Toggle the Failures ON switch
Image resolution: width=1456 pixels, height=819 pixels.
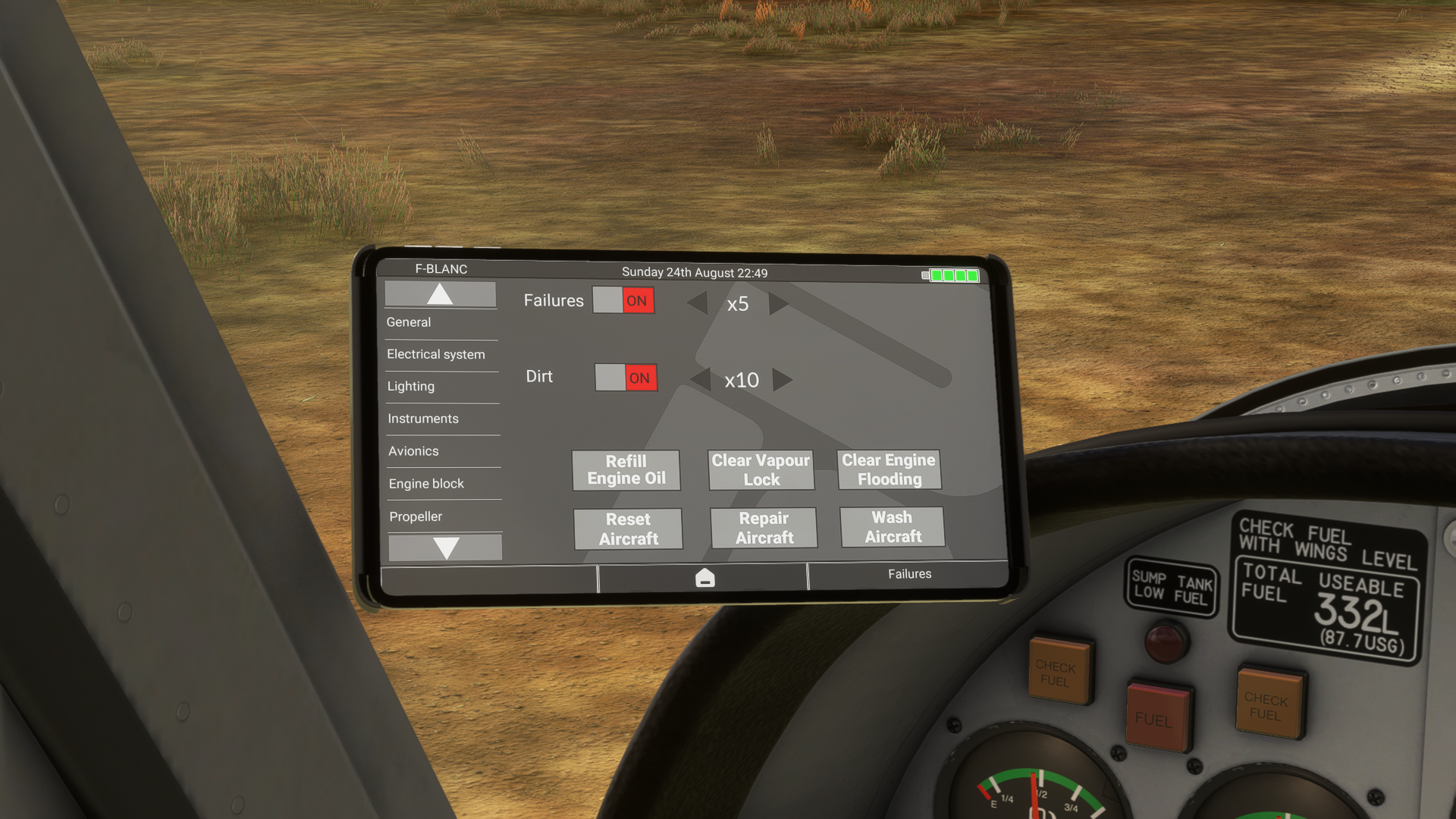tap(623, 300)
